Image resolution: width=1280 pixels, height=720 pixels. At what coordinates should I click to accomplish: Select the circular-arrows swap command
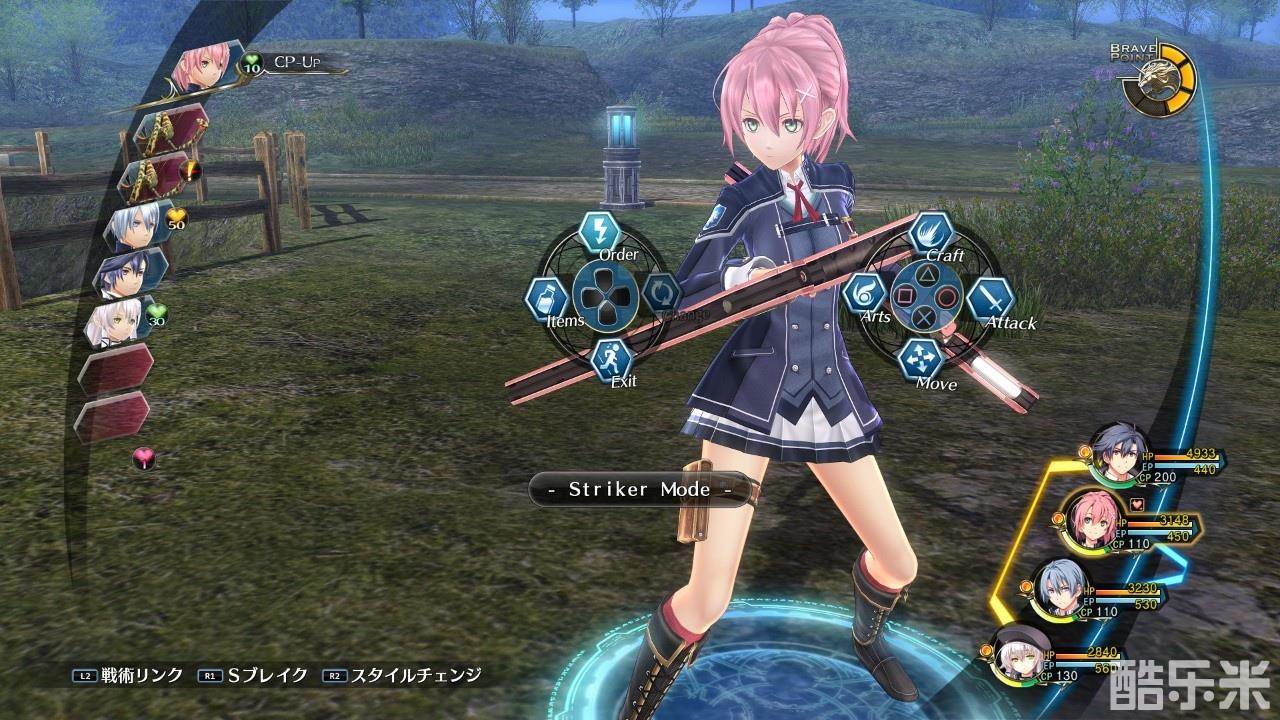[x=661, y=294]
